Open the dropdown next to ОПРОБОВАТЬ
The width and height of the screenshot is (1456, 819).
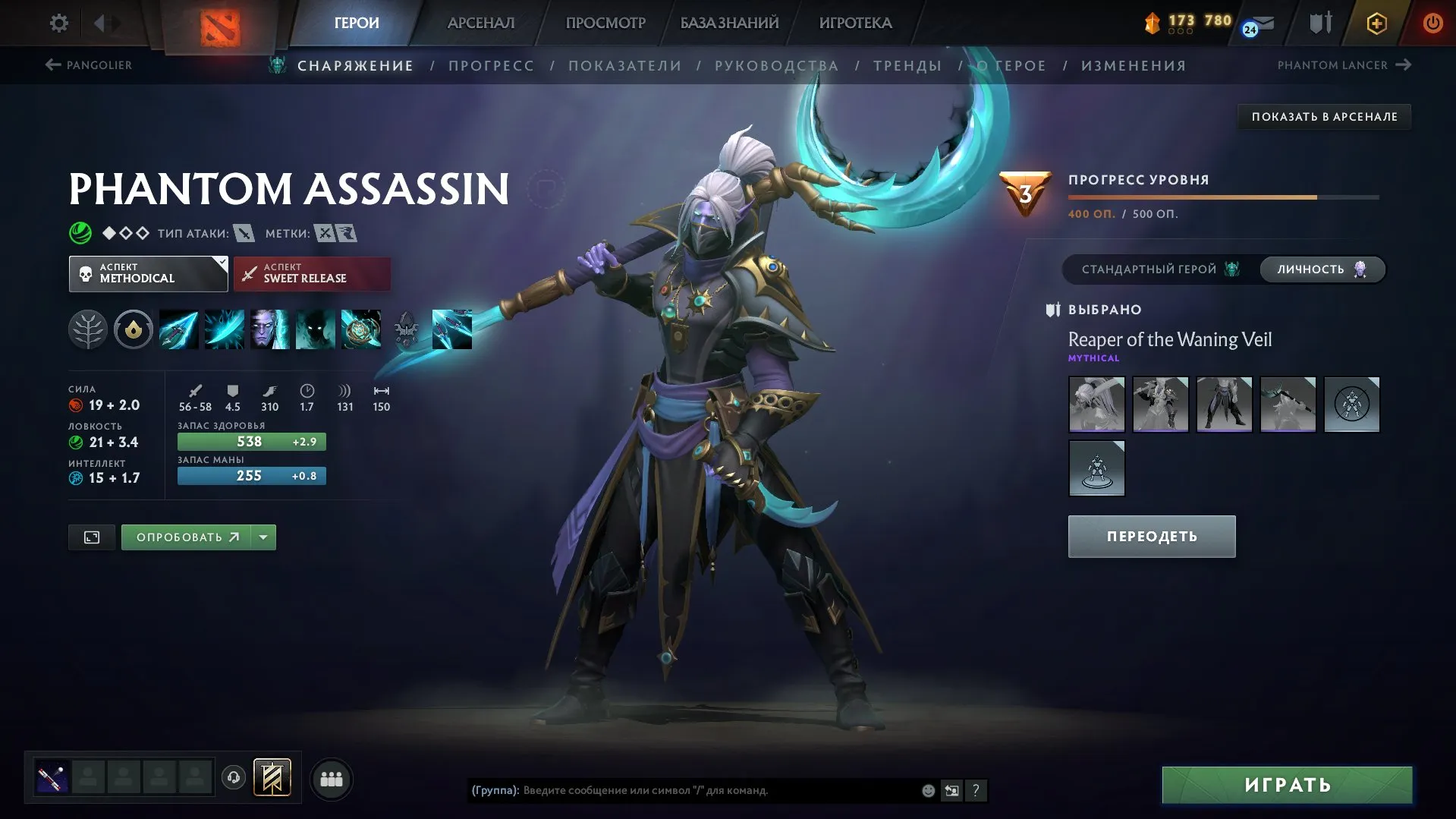click(263, 537)
